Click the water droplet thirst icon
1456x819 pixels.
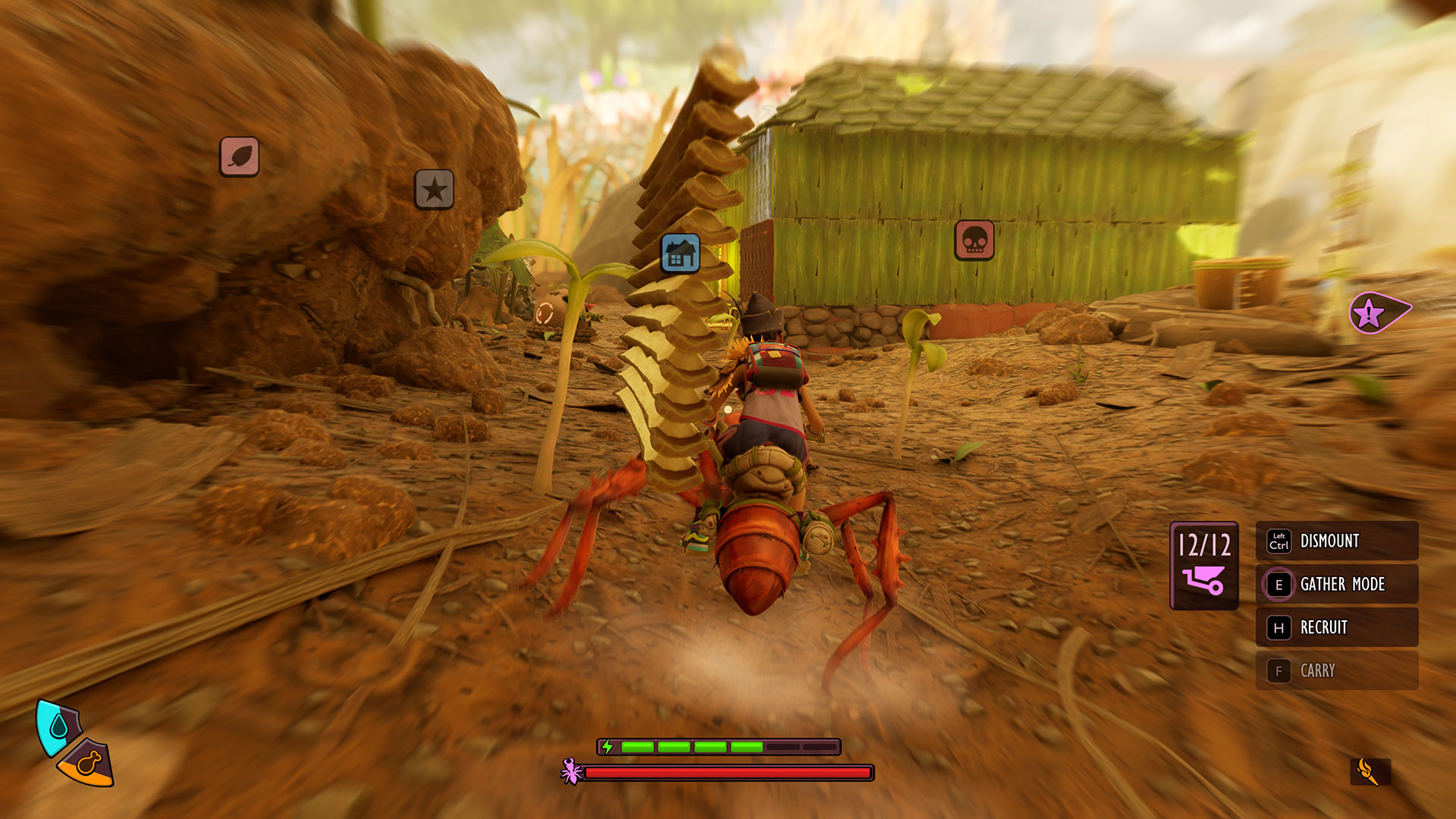point(58,727)
